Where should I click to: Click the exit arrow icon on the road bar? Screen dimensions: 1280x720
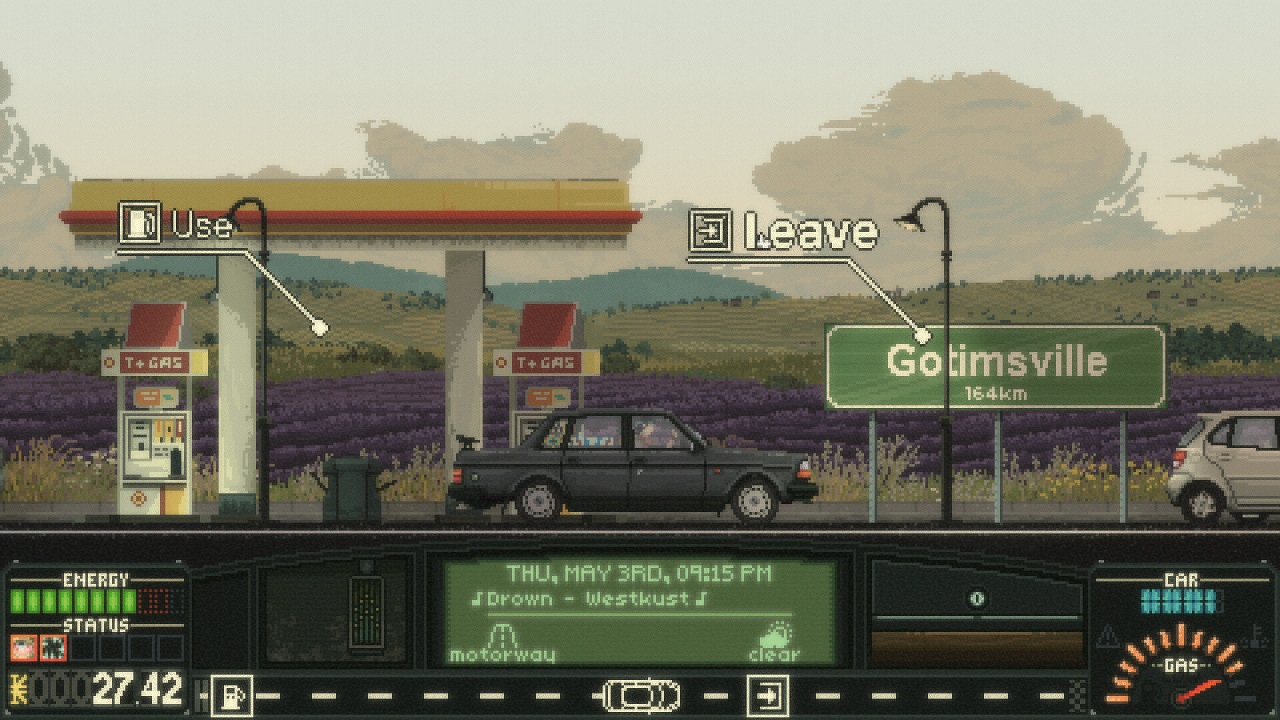(768, 695)
